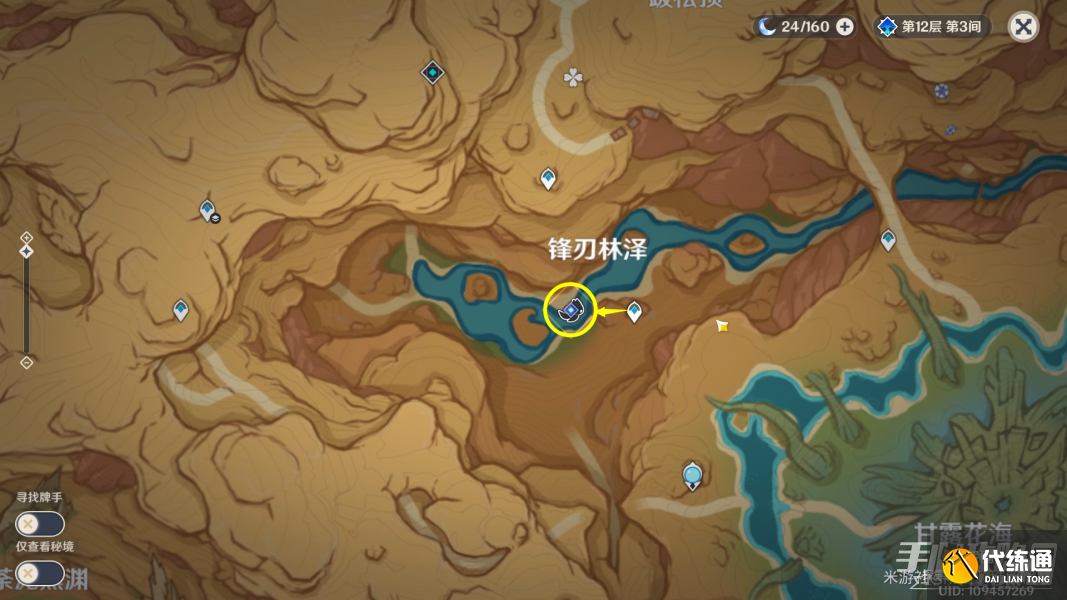Screen dimensions: 1067x600
Task: Select the teleport waypoint right of the yellow circle
Action: point(634,312)
